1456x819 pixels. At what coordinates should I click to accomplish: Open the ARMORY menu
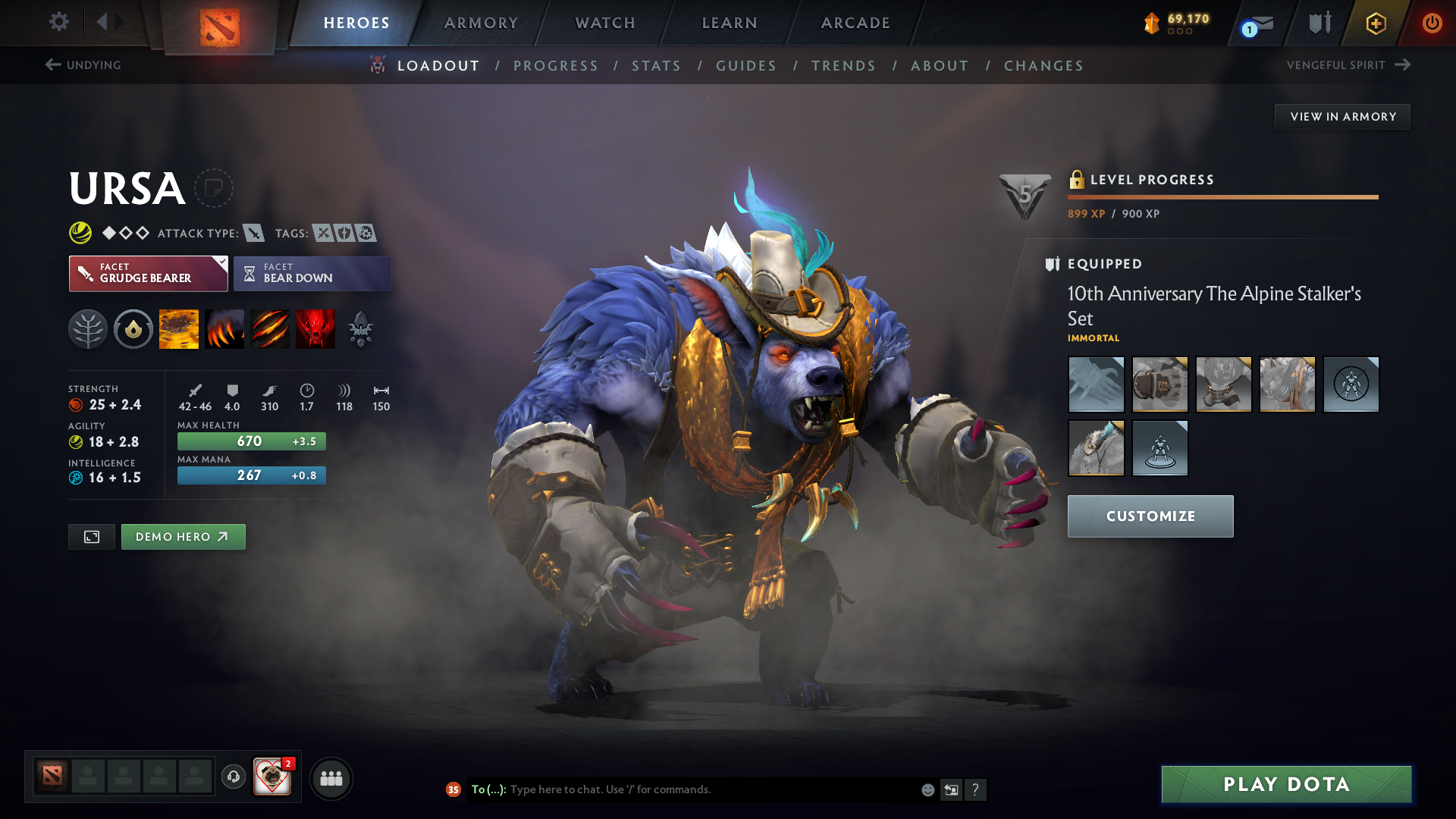coord(480,23)
